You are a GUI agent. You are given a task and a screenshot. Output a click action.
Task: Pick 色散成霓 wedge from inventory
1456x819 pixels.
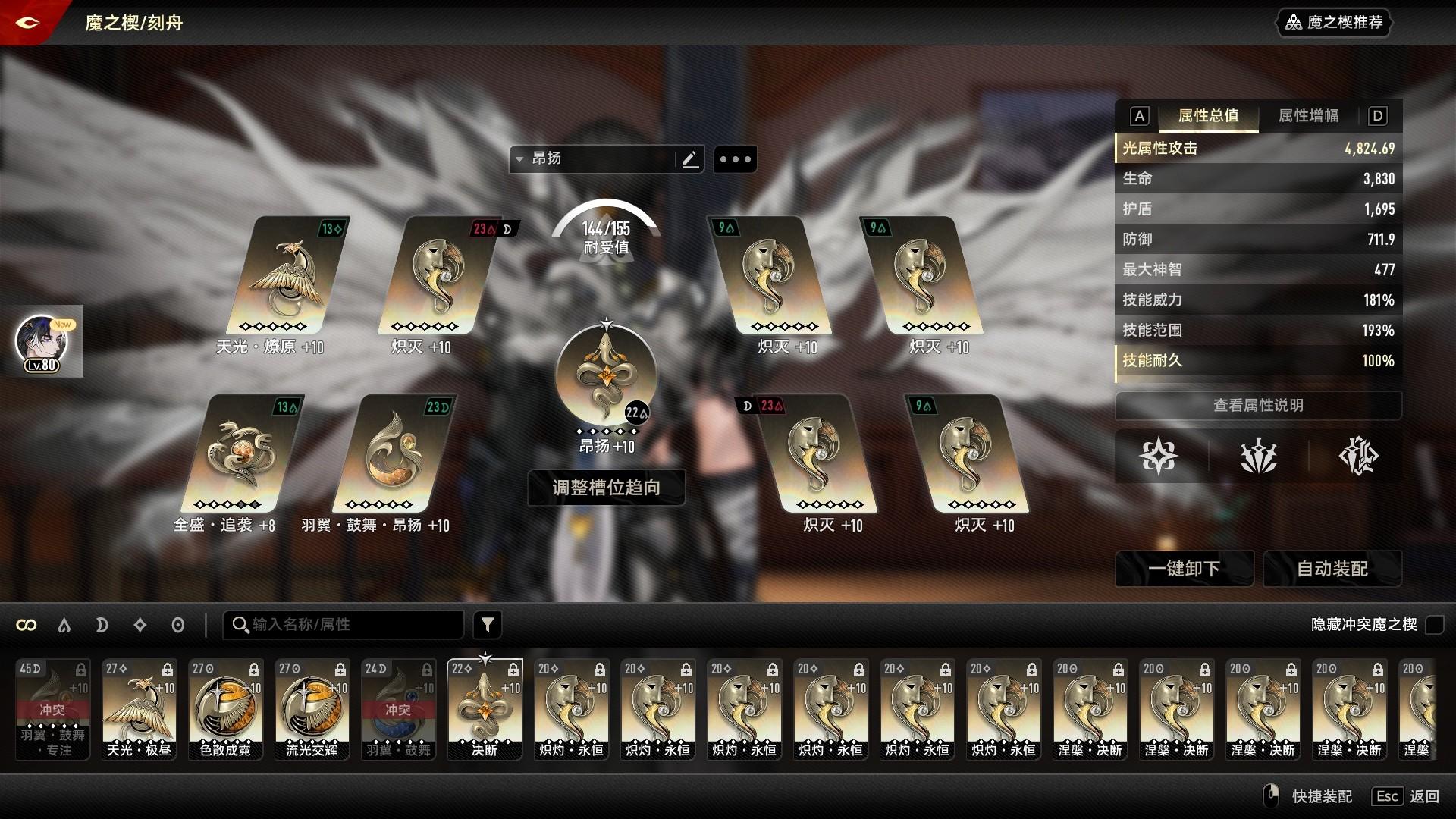pos(225,709)
